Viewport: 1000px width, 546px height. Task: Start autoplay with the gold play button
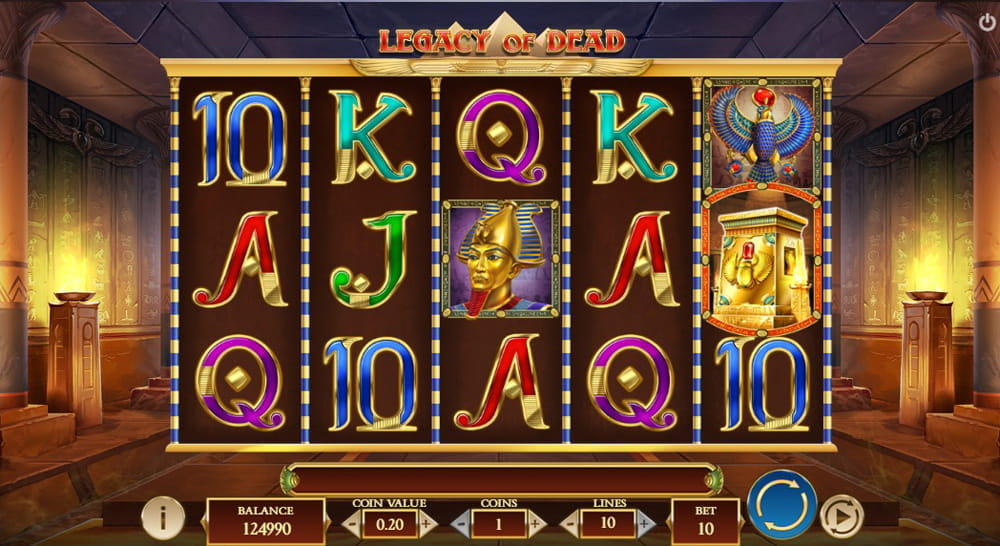coord(841,516)
